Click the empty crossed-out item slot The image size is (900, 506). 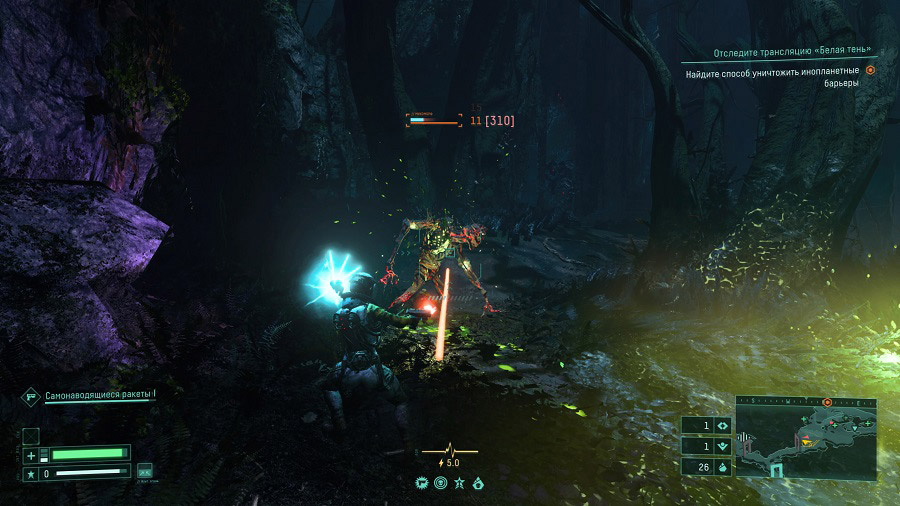pyautogui.click(x=31, y=435)
